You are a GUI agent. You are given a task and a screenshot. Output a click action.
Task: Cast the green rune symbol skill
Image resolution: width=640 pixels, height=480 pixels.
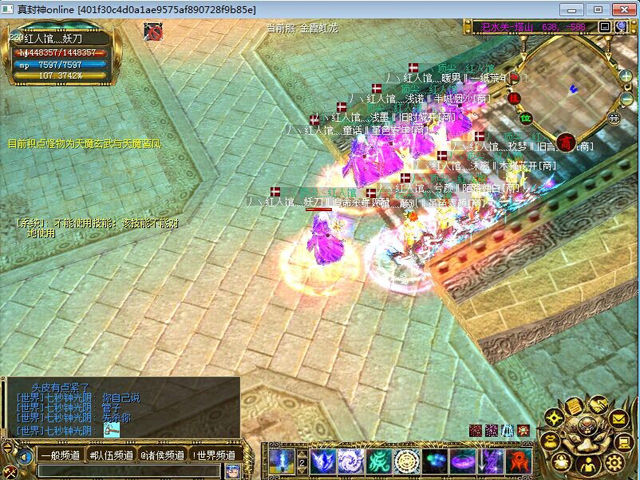click(x=379, y=461)
